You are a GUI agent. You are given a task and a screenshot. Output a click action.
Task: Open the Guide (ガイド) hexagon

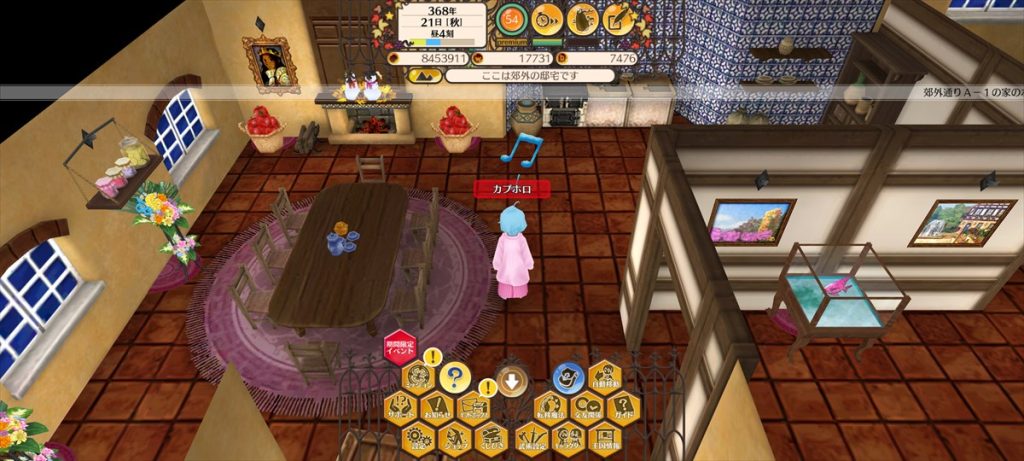click(x=623, y=407)
